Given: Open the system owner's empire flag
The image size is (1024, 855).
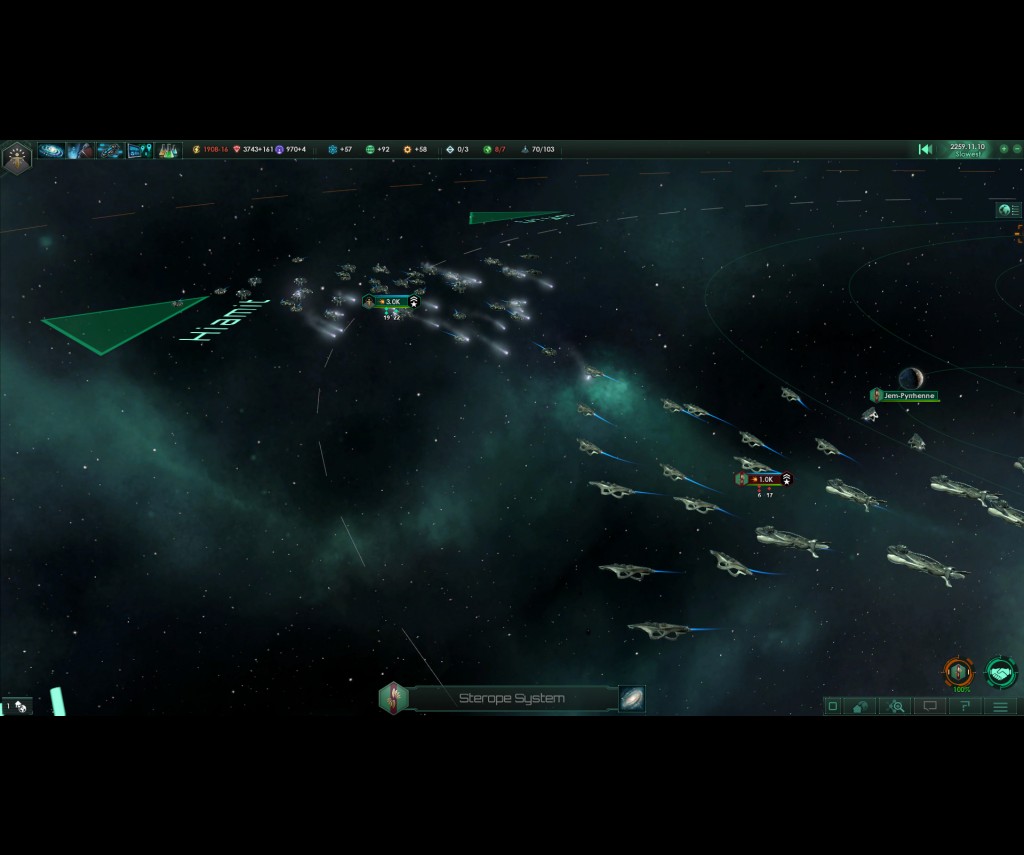Looking at the screenshot, I should [x=393, y=698].
